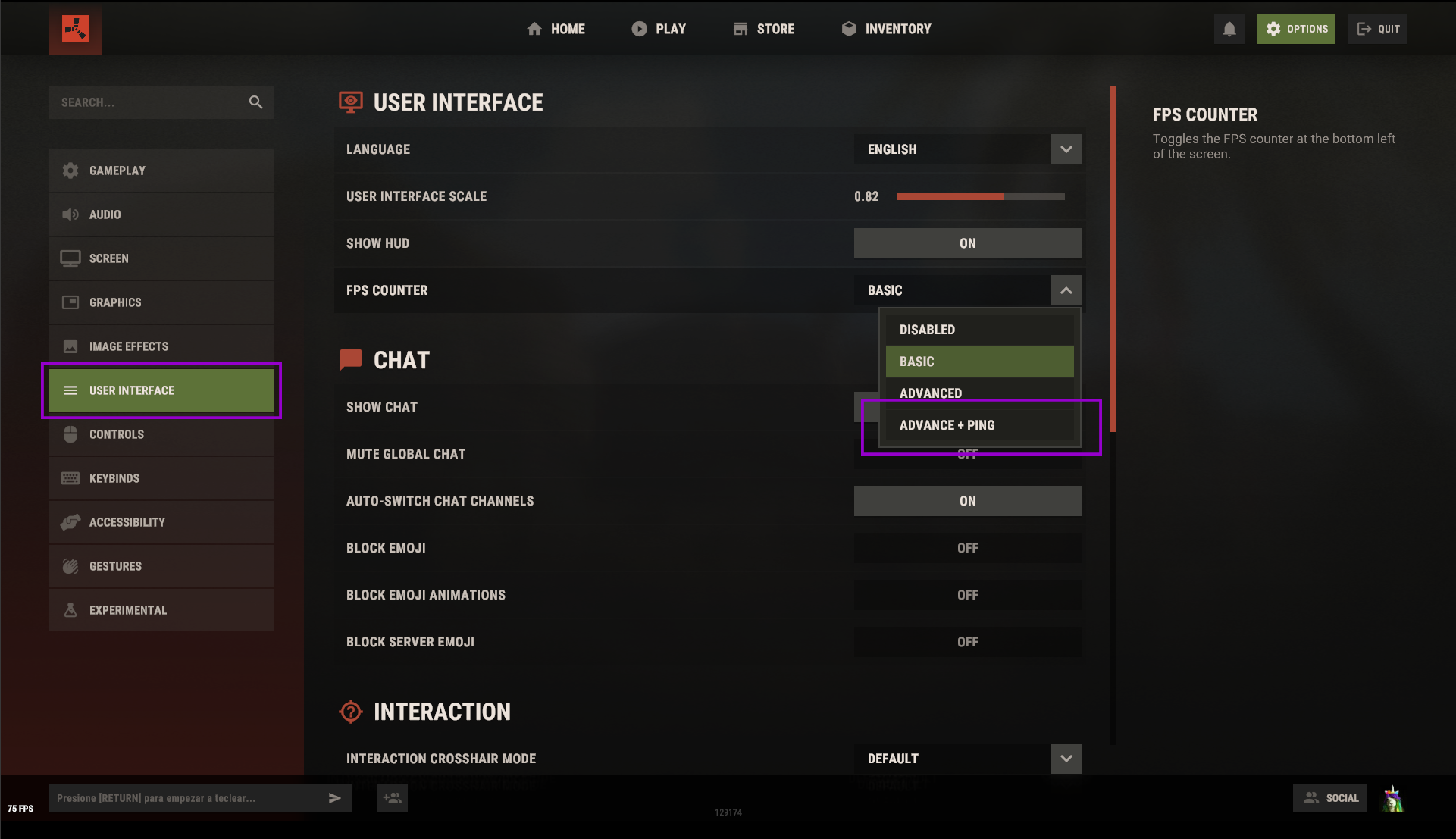Toggle Show HUD off
Screen dimensions: 1456x839
pos(967,243)
